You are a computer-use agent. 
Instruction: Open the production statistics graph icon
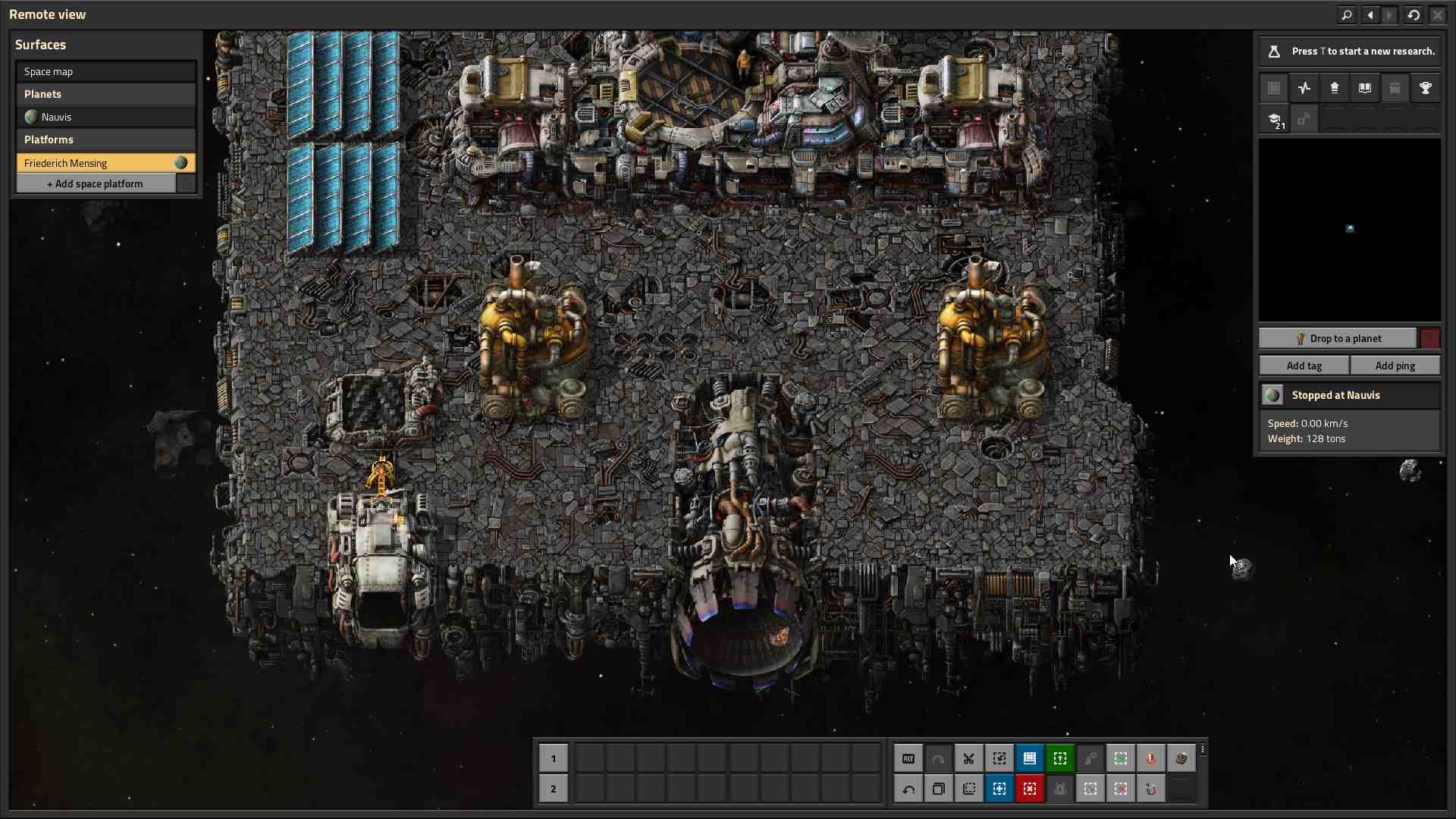pyautogui.click(x=1304, y=89)
